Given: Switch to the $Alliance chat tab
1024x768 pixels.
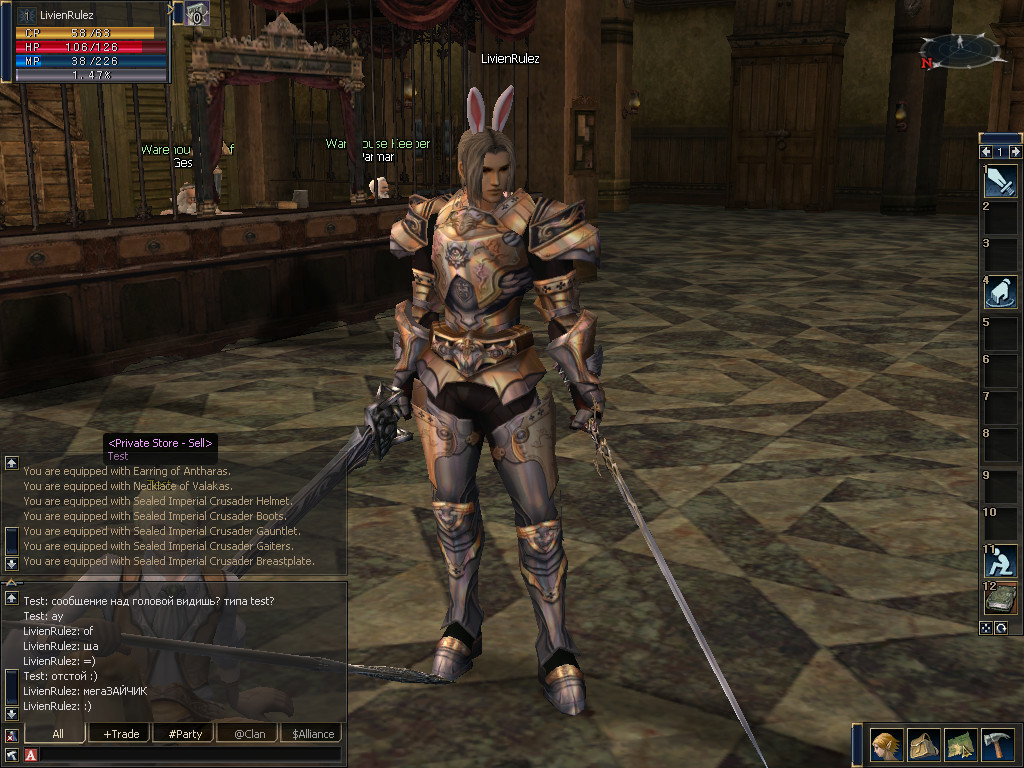Looking at the screenshot, I should click(313, 733).
